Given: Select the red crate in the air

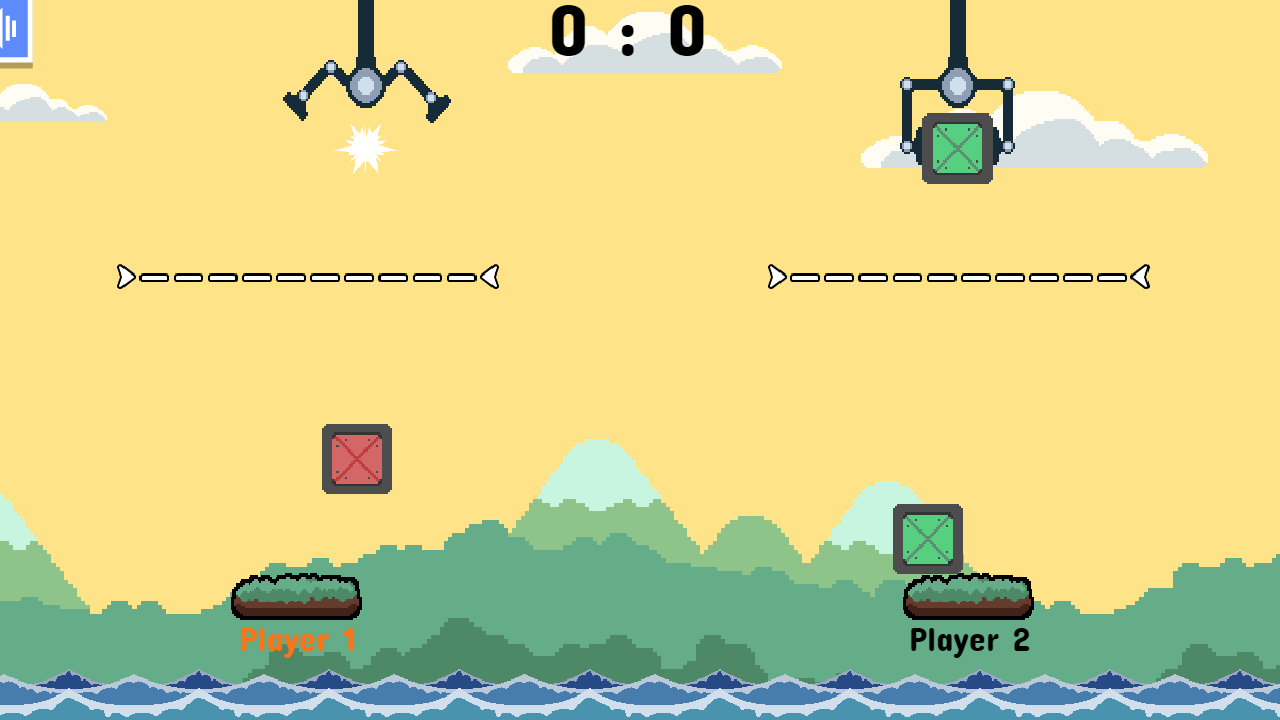Looking at the screenshot, I should (357, 459).
